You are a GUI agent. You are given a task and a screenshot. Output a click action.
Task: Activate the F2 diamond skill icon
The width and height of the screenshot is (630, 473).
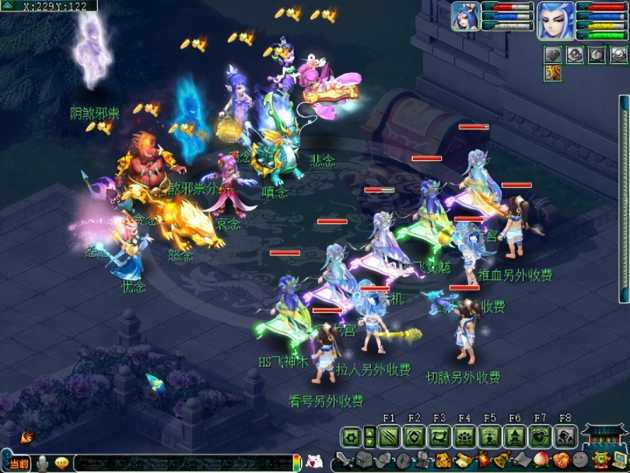[x=414, y=437]
